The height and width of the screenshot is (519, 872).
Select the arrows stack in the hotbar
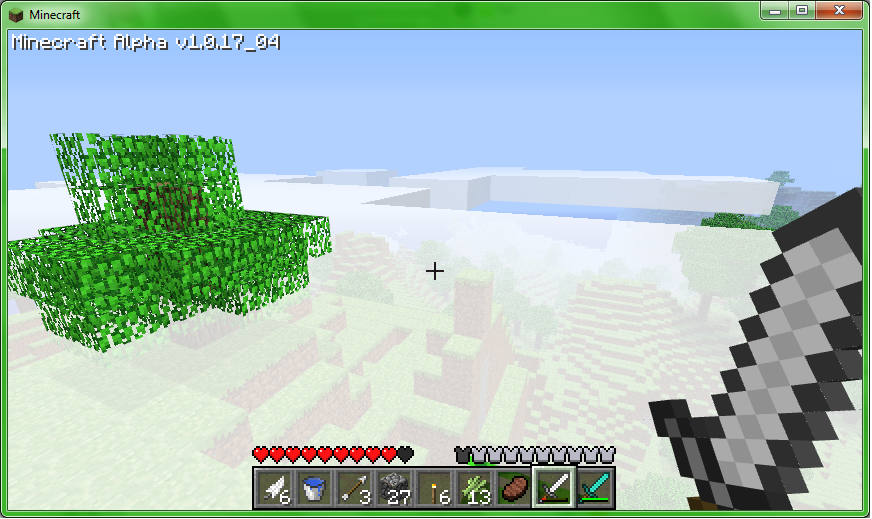(x=352, y=489)
